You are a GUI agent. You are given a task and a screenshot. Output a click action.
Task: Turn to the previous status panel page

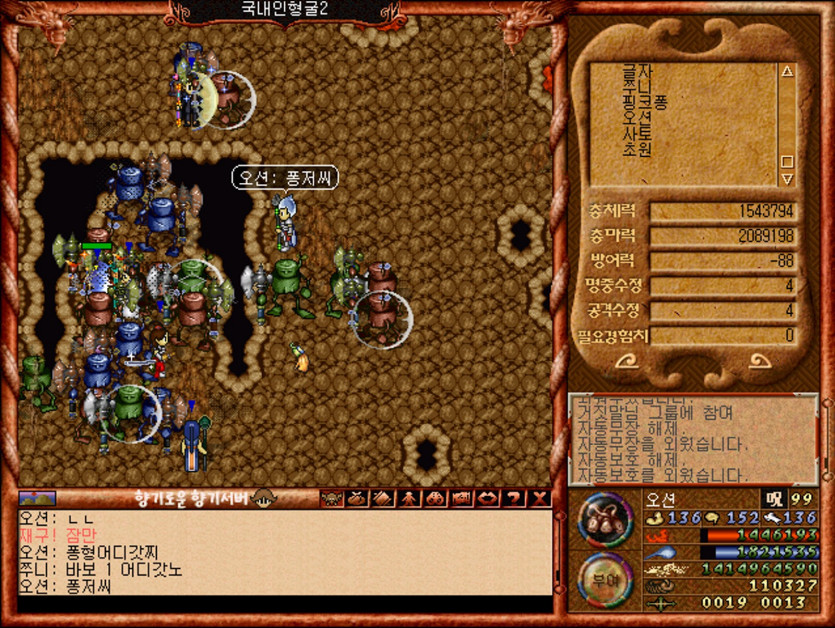(x=628, y=362)
